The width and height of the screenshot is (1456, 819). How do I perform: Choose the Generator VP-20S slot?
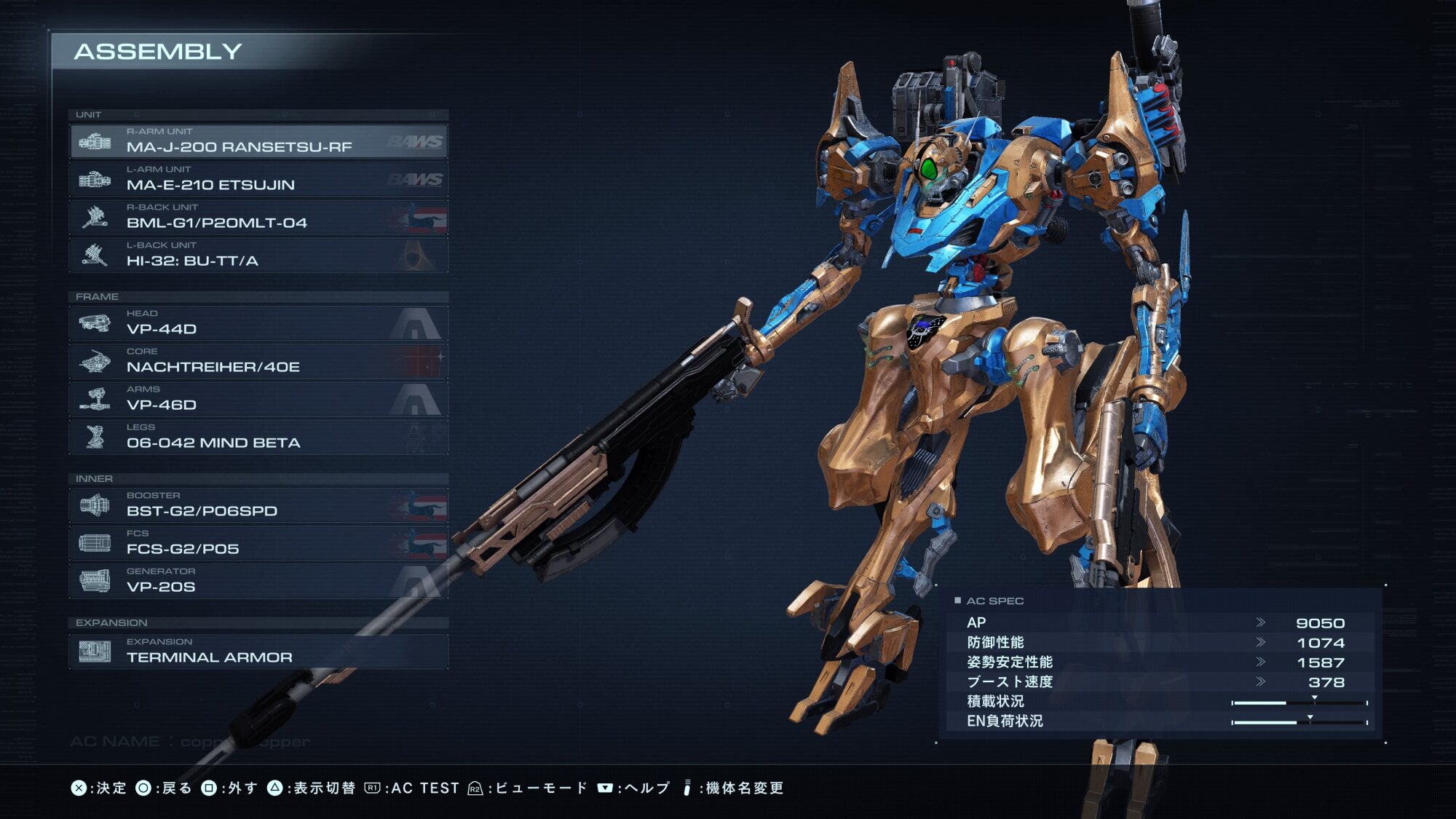point(258,581)
